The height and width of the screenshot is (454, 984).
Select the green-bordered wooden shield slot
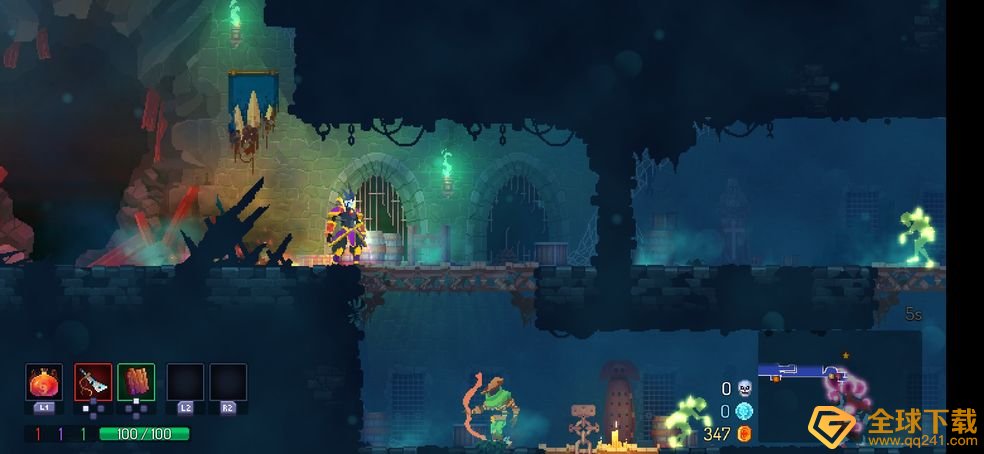click(136, 382)
